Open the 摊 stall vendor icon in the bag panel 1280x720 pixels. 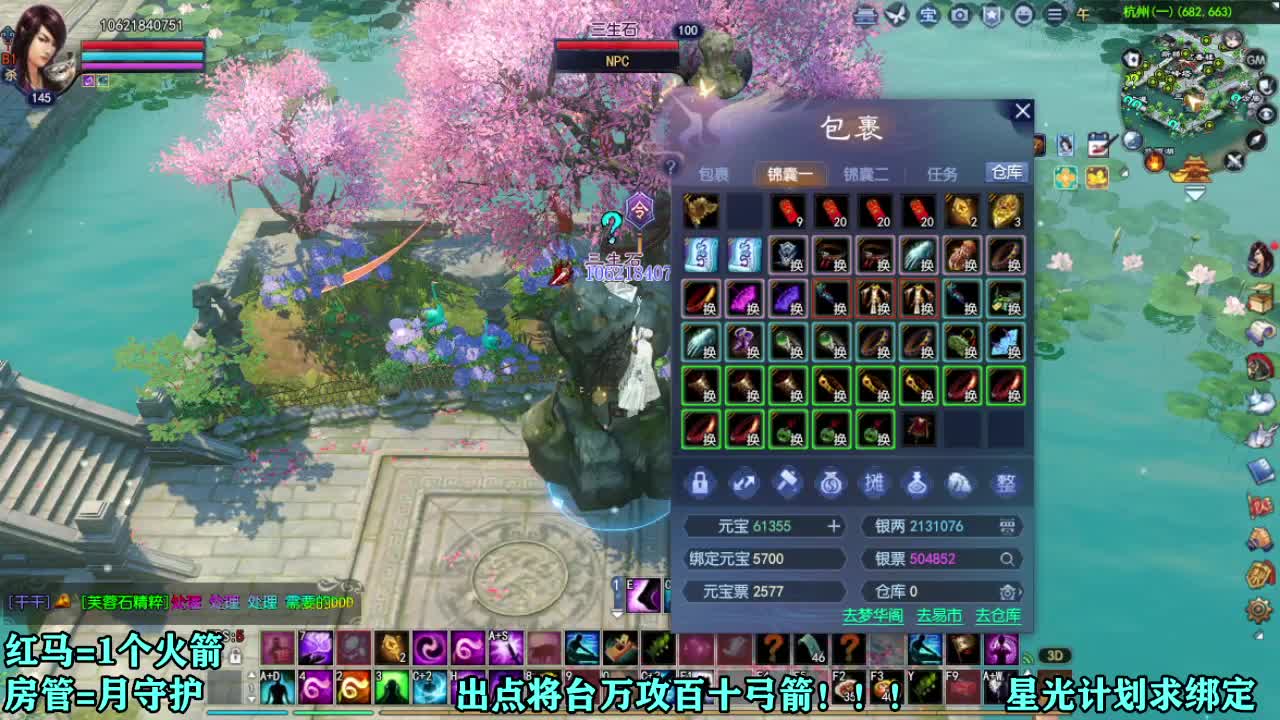point(874,484)
